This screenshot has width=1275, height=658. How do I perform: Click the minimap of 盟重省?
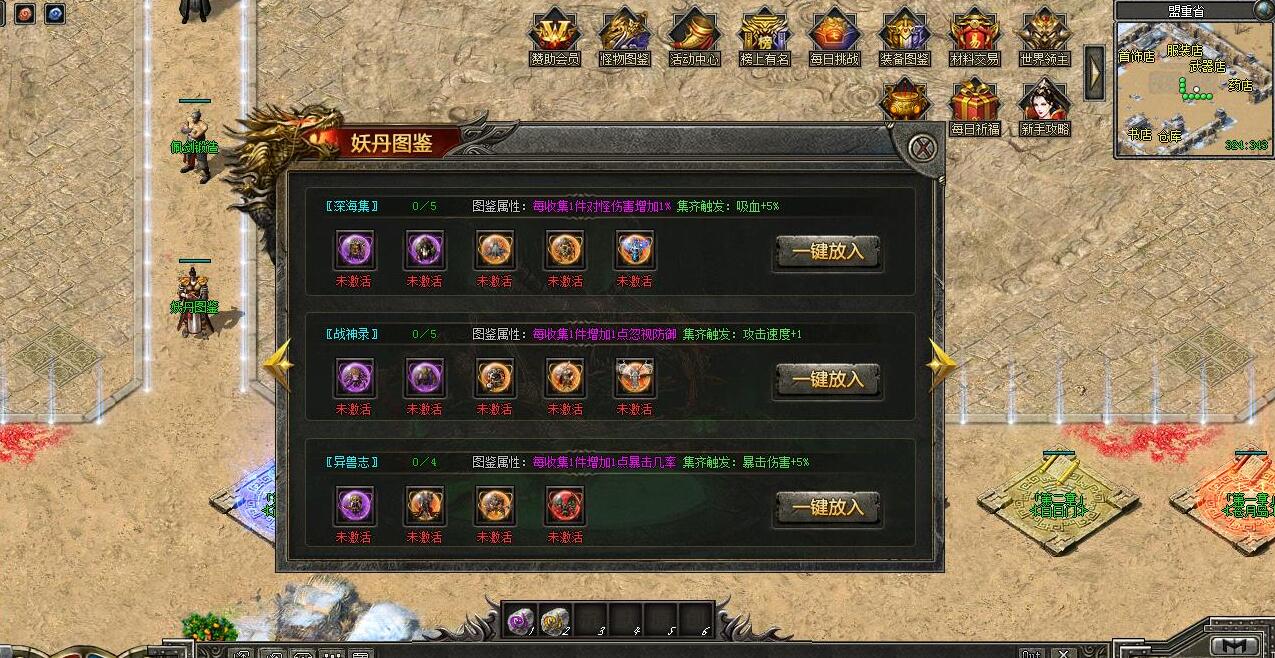[1194, 88]
